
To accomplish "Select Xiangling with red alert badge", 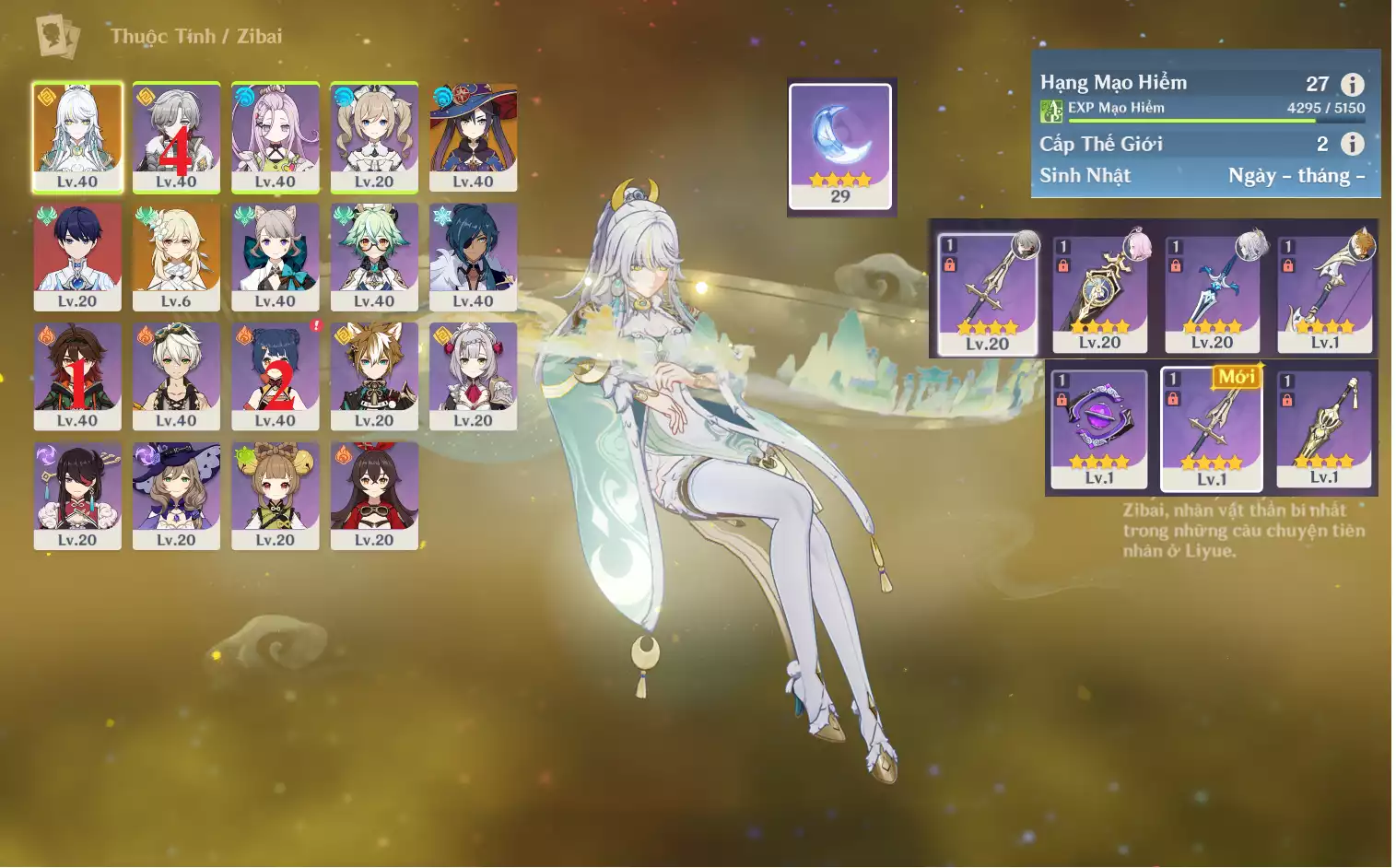I will (275, 376).
